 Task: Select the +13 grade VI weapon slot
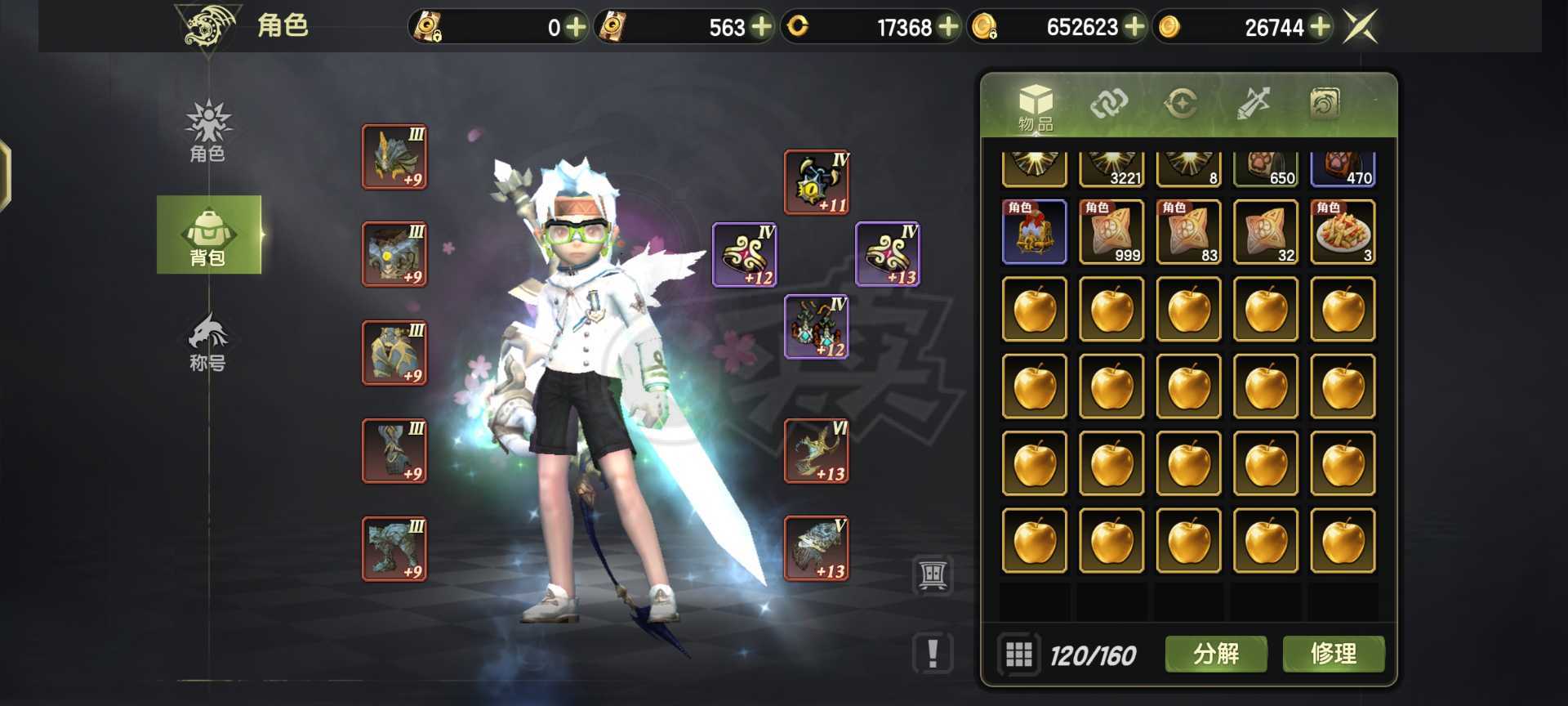tap(816, 451)
